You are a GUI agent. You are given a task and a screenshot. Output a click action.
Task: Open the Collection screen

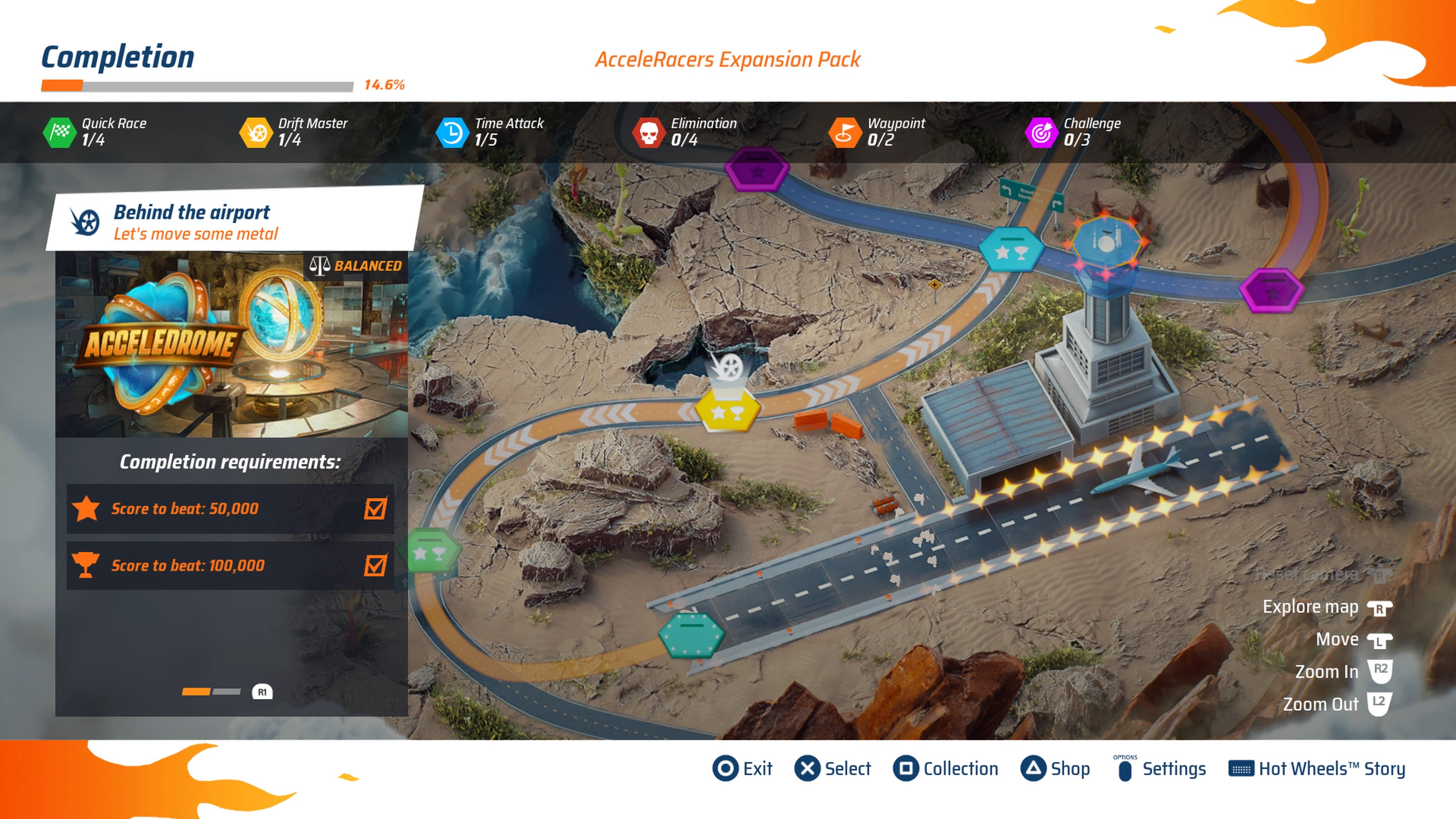coord(946,769)
